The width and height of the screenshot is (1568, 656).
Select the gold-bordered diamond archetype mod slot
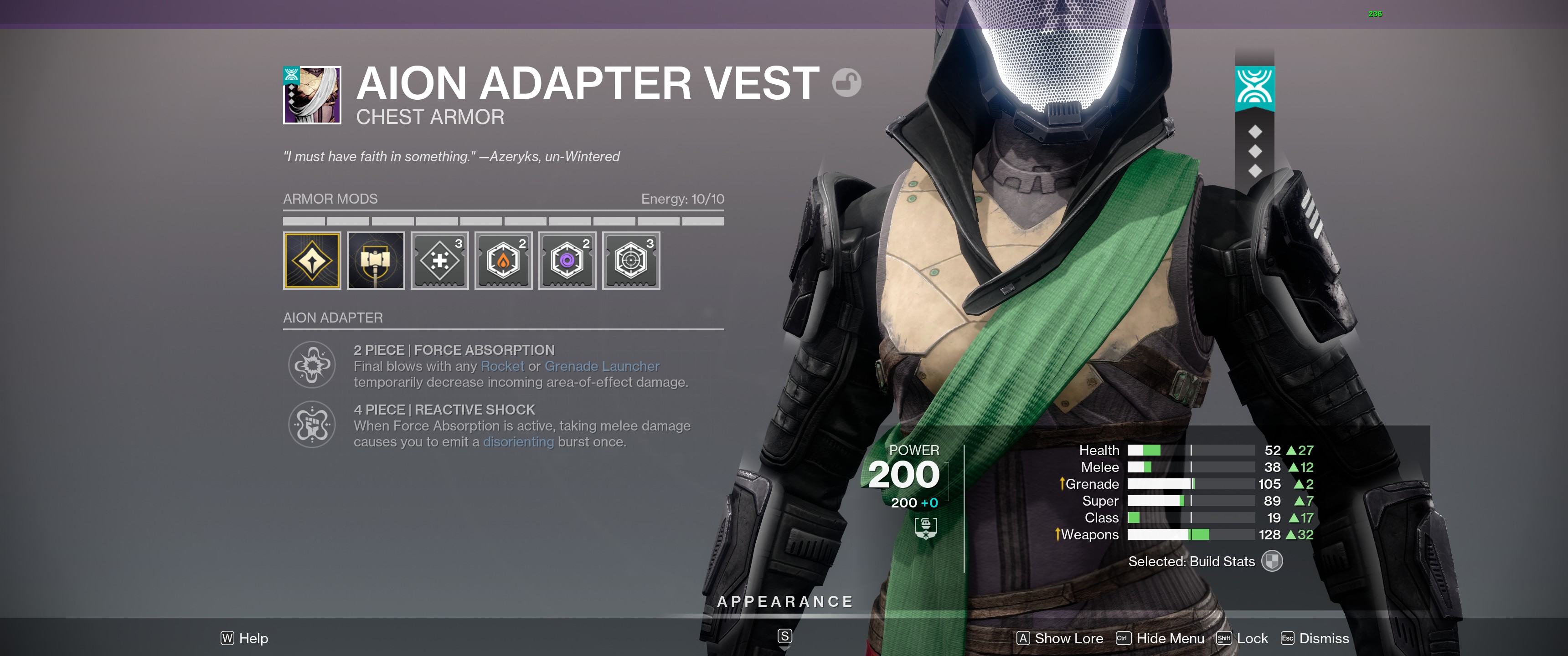pyautogui.click(x=312, y=261)
